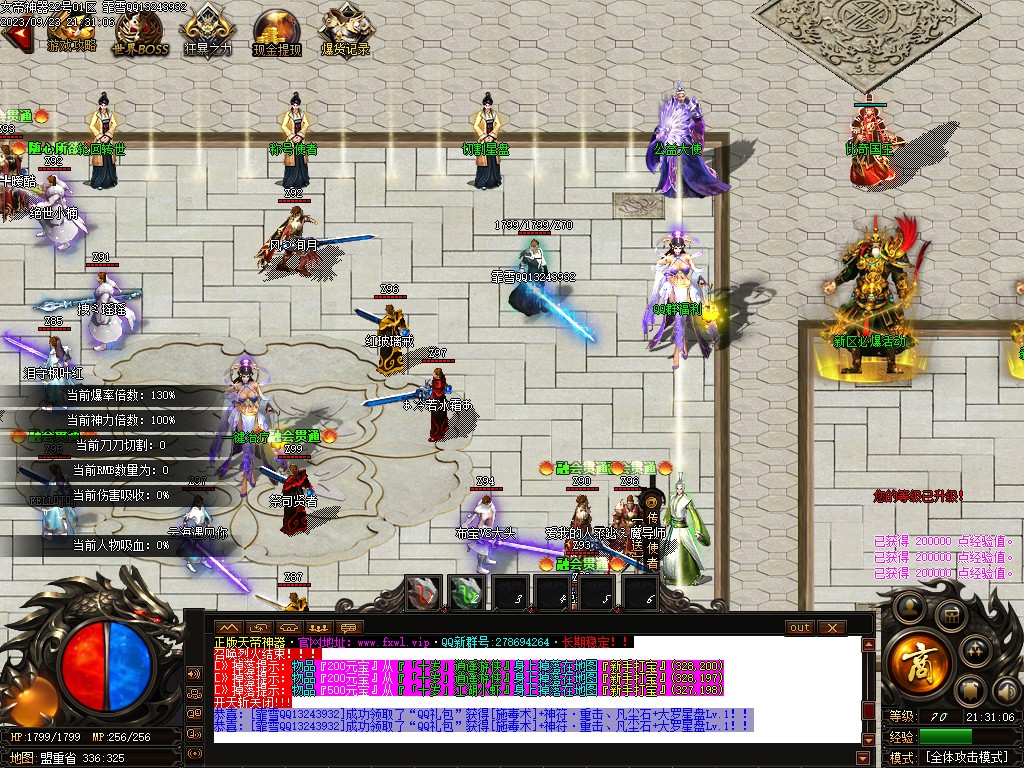
Task: Select the group chat channel tab with three figures
Action: tap(319, 628)
